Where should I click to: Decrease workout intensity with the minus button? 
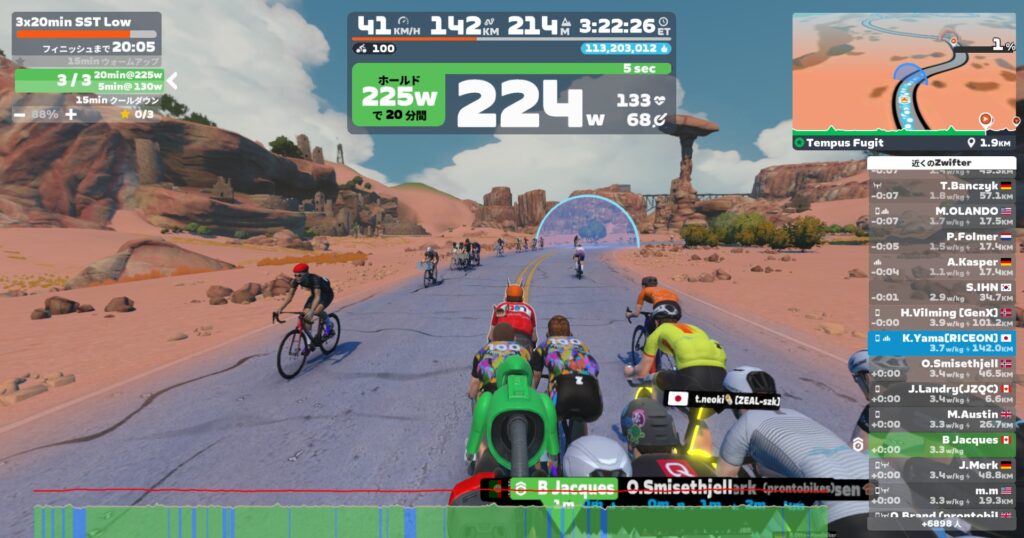19,114
